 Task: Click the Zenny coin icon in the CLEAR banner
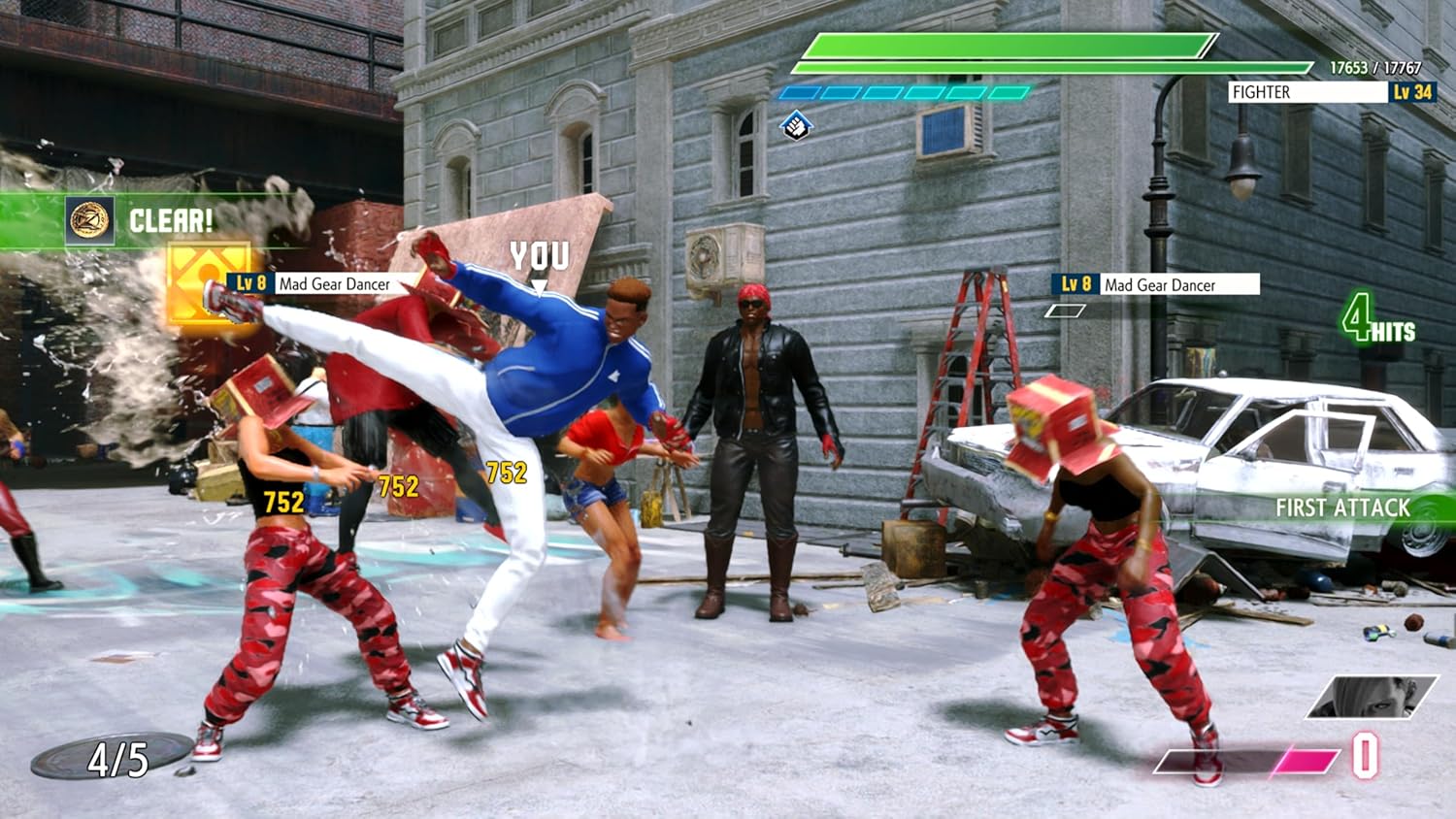(89, 221)
